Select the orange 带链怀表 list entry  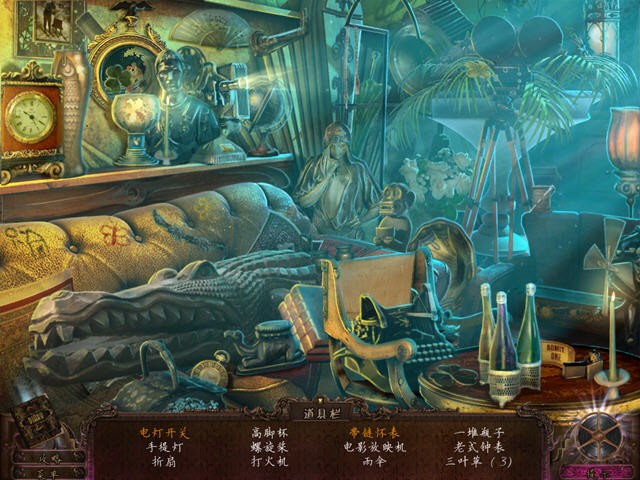coord(374,433)
